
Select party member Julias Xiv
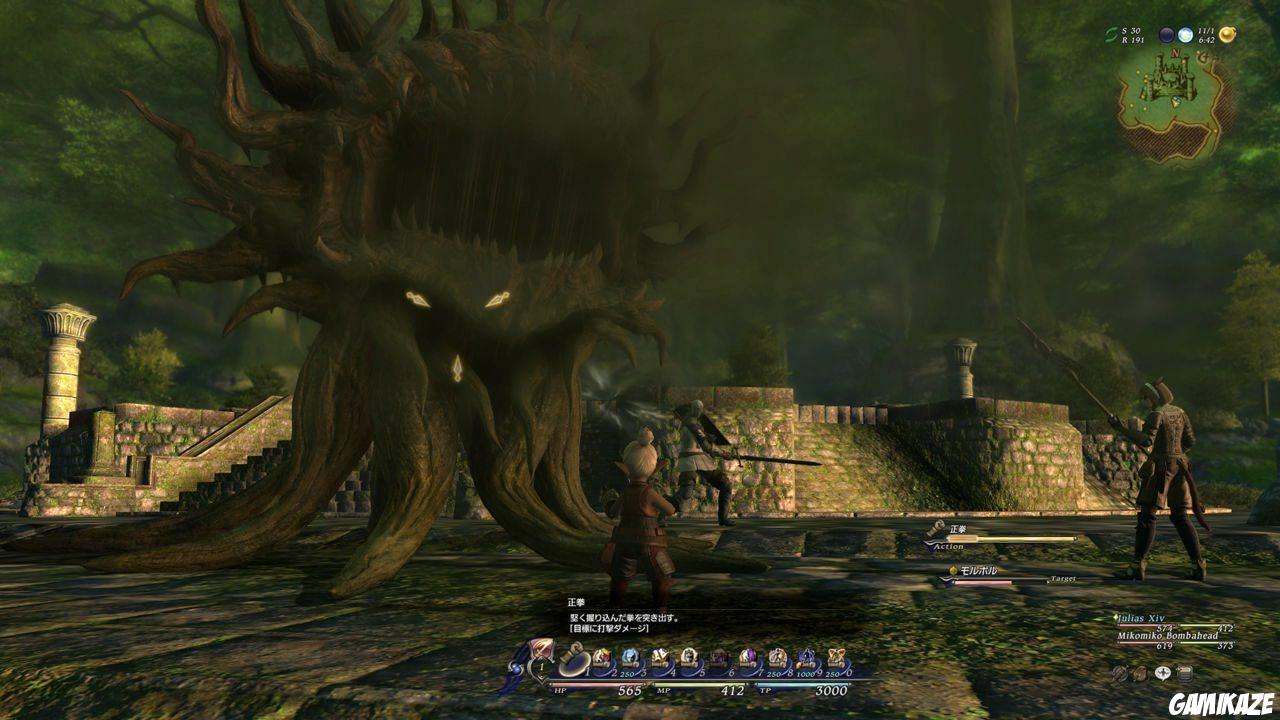click(1140, 618)
